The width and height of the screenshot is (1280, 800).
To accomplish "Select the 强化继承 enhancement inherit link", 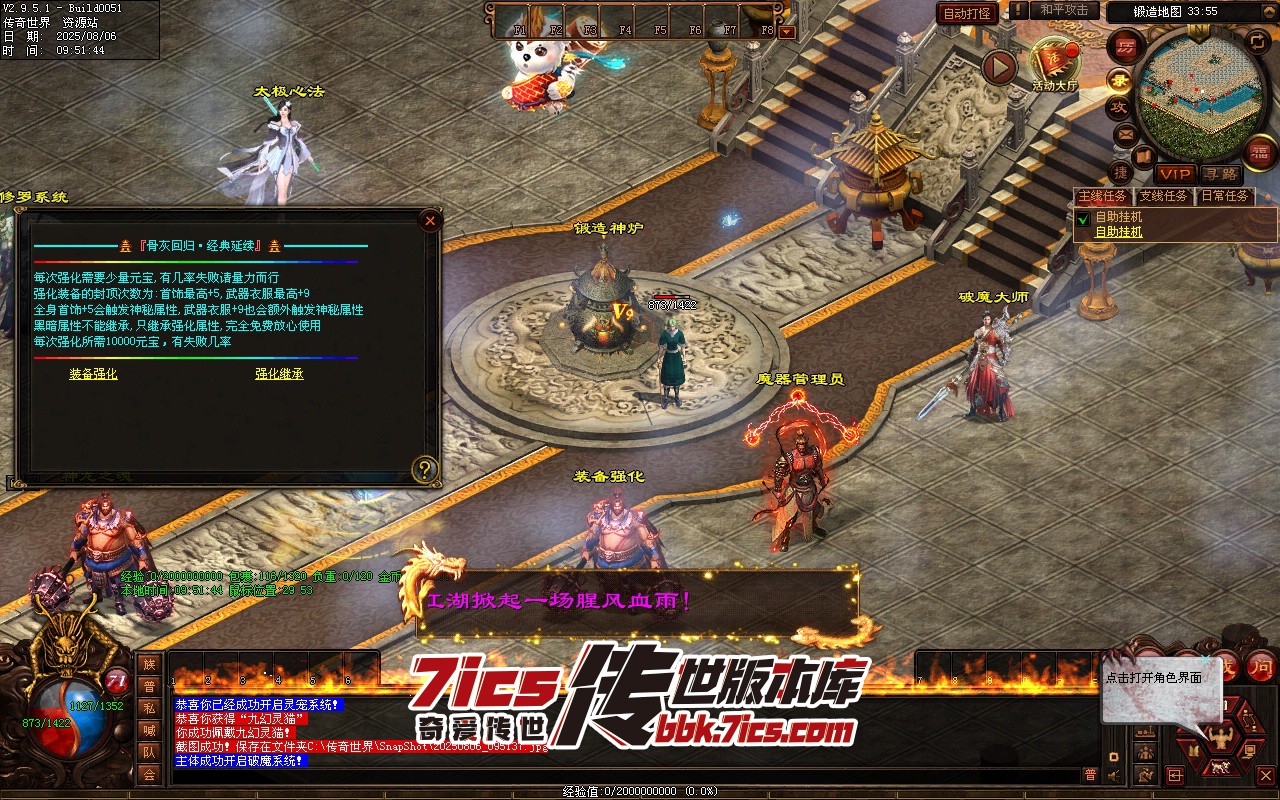I will pyautogui.click(x=279, y=374).
